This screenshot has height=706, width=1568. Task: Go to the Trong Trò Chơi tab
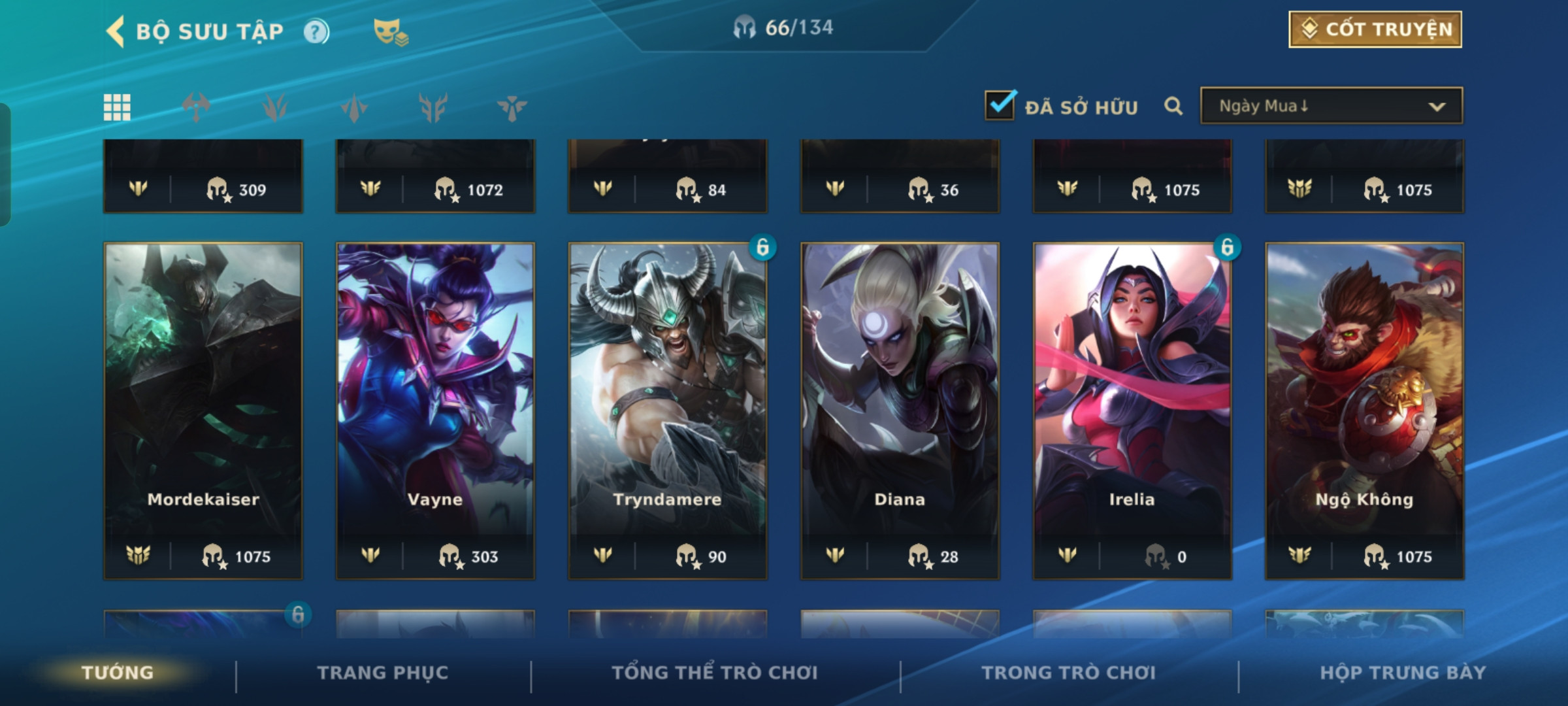(x=1068, y=673)
